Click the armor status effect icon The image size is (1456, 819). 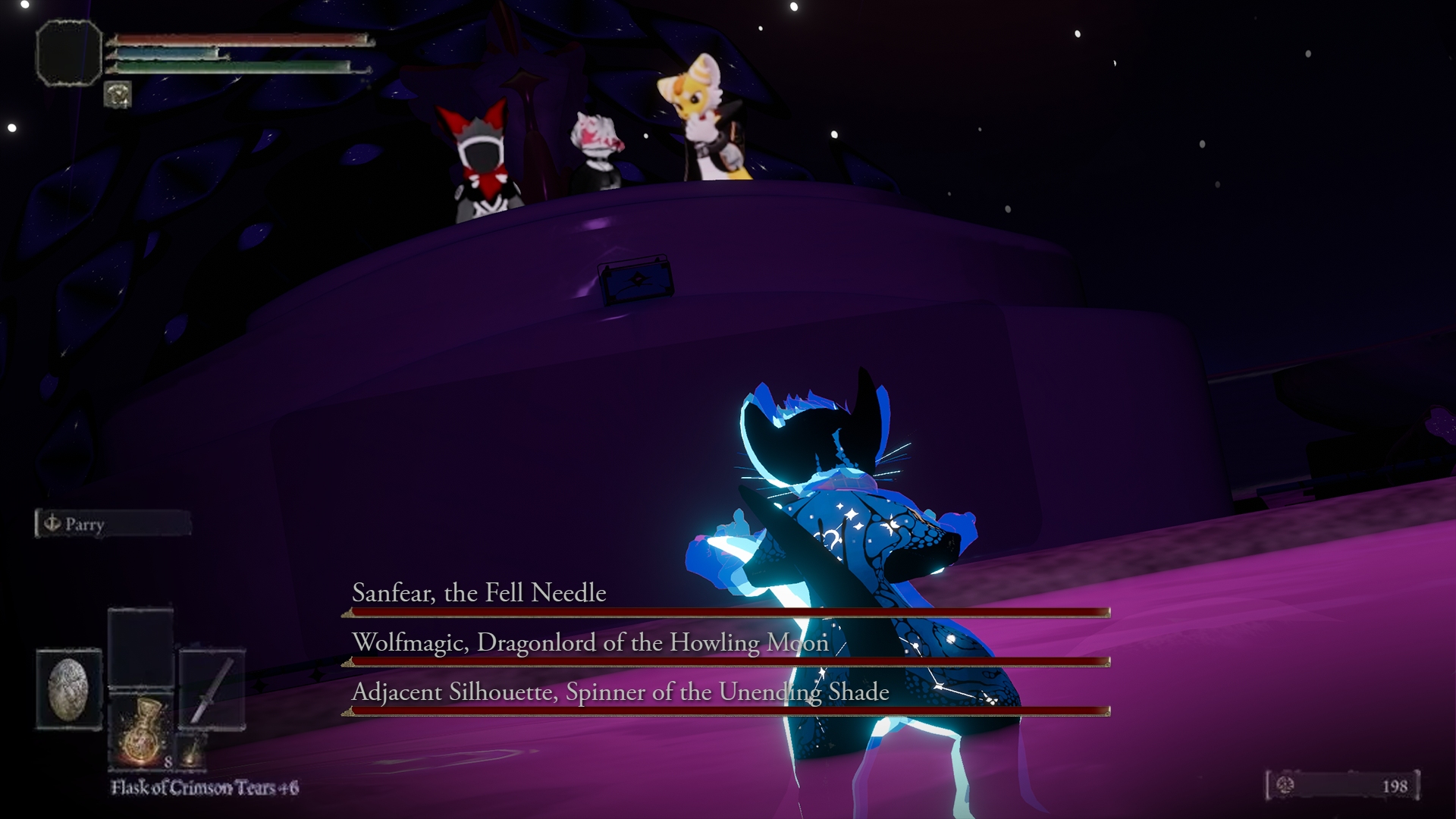118,95
